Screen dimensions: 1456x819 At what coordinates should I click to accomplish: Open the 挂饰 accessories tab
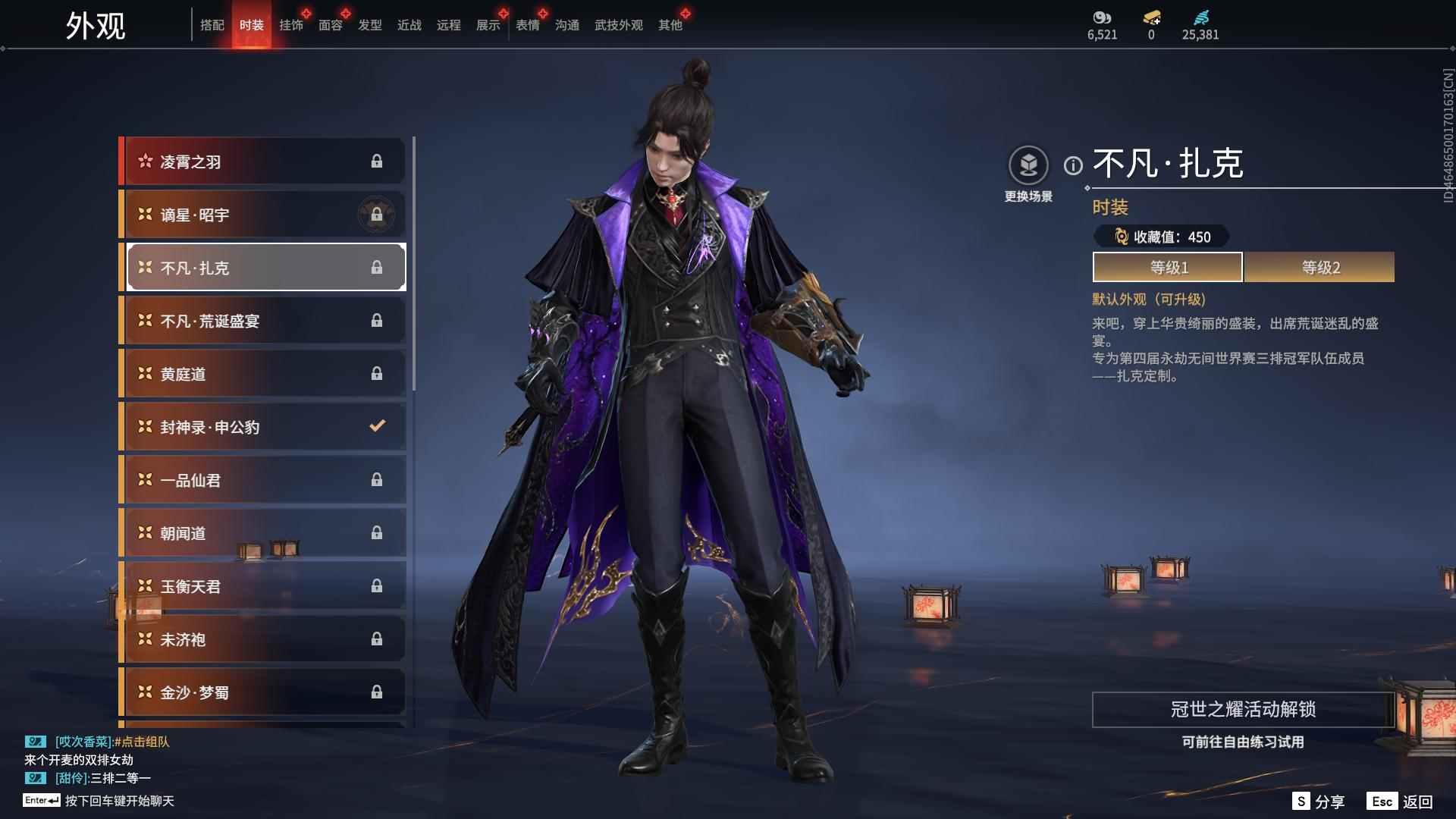pyautogui.click(x=290, y=25)
